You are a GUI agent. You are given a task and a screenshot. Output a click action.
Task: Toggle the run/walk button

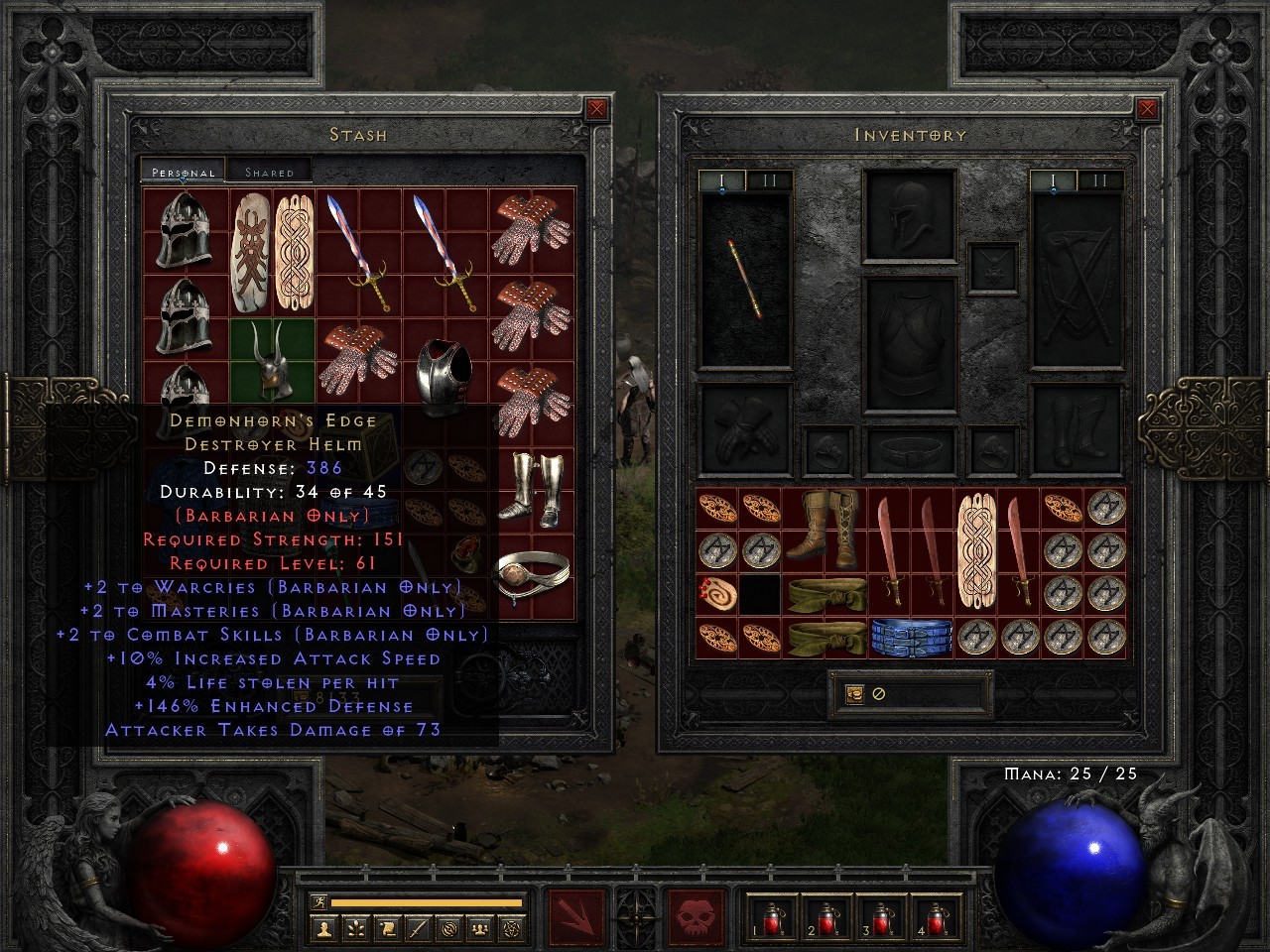(319, 900)
